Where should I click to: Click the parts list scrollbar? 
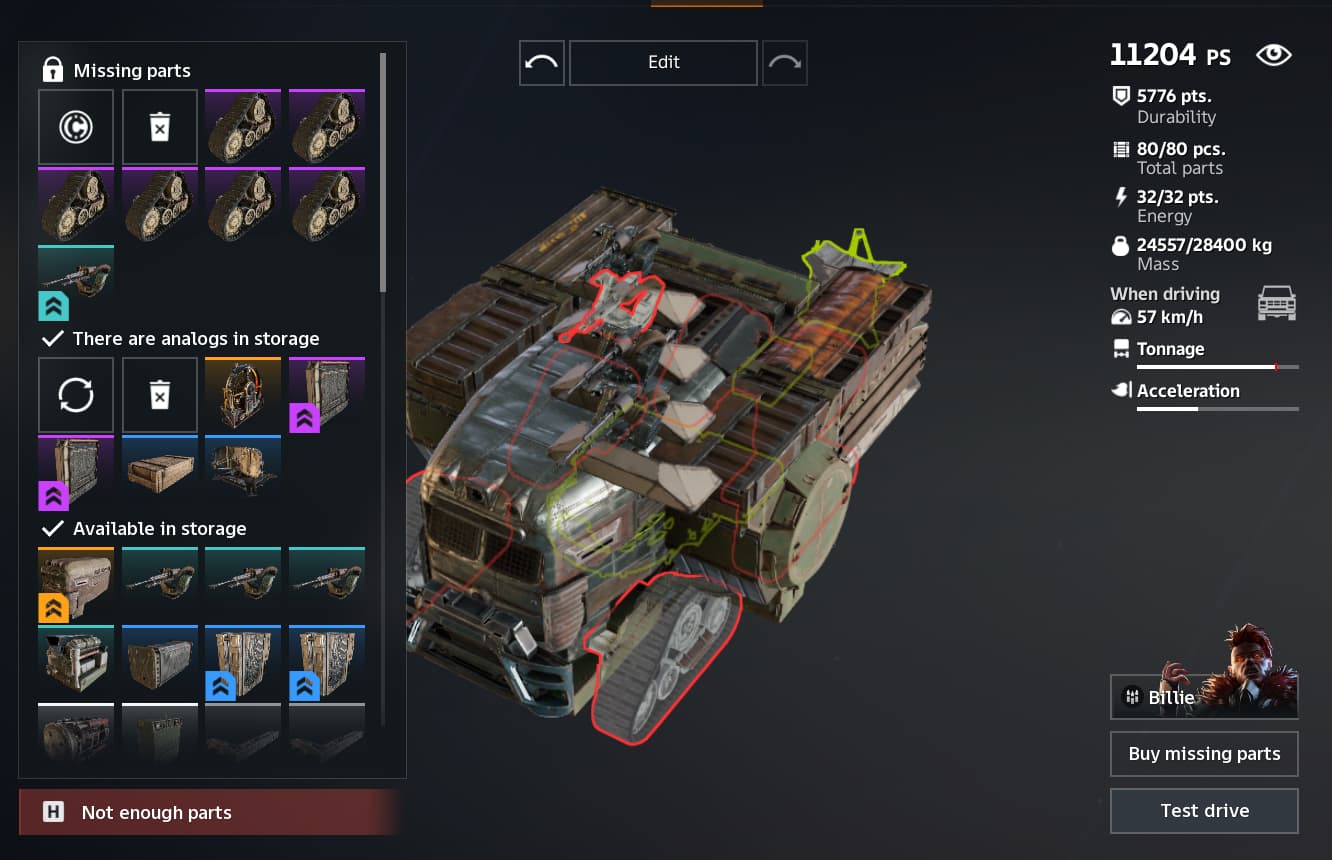coord(383,172)
